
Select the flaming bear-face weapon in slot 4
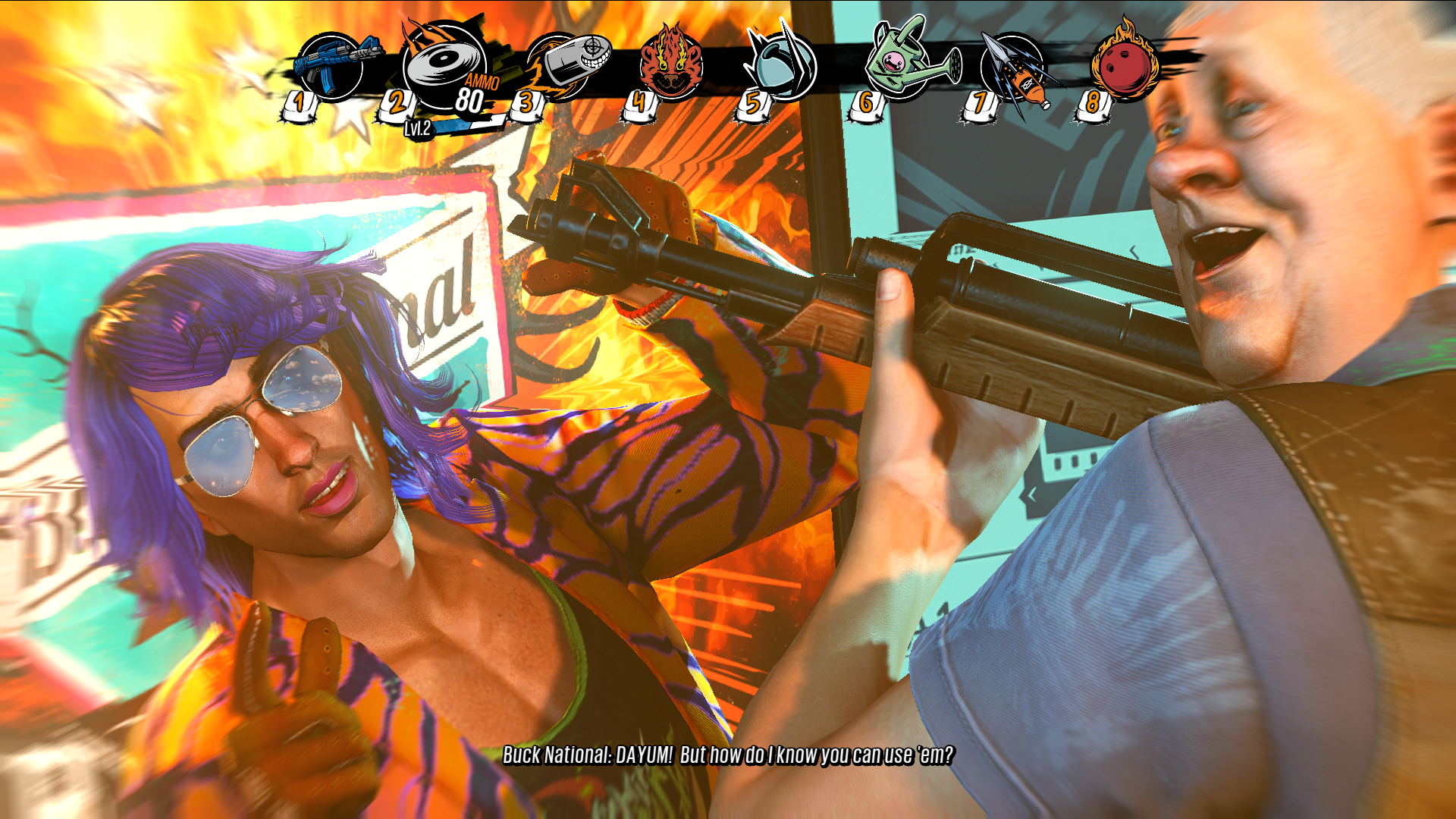[671, 67]
